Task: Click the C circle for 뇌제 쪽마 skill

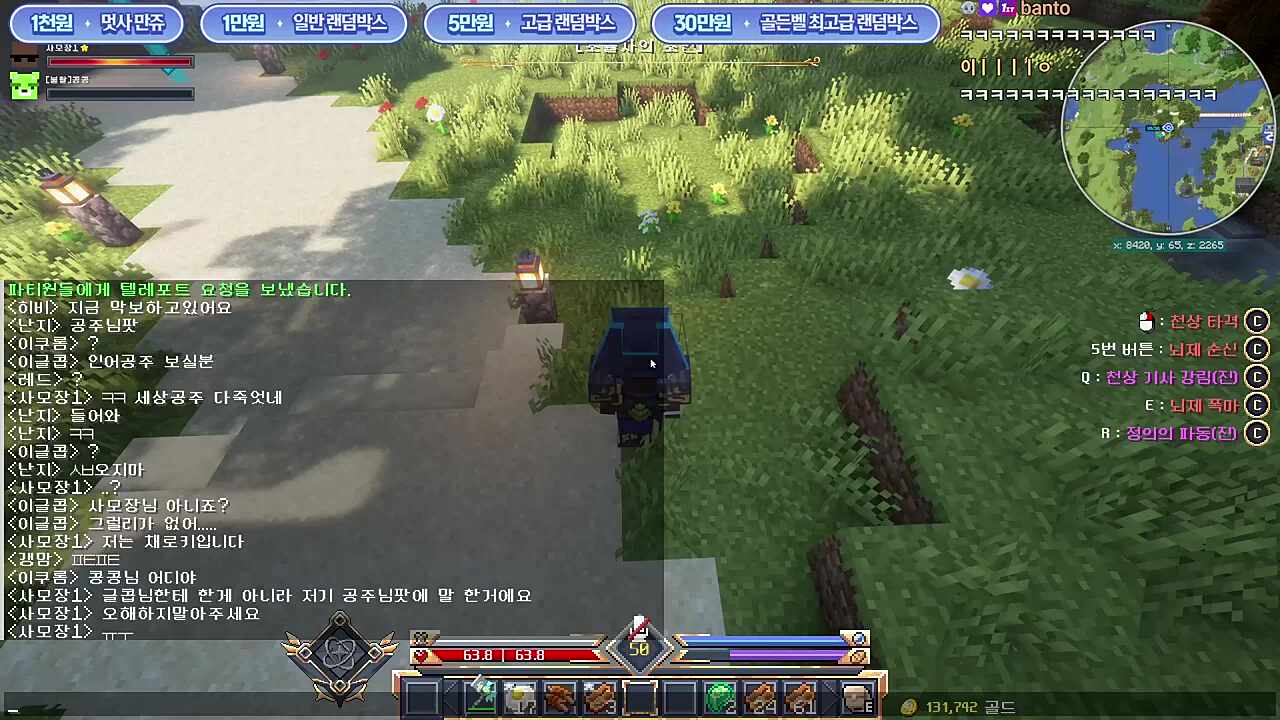Action: 1257,405
